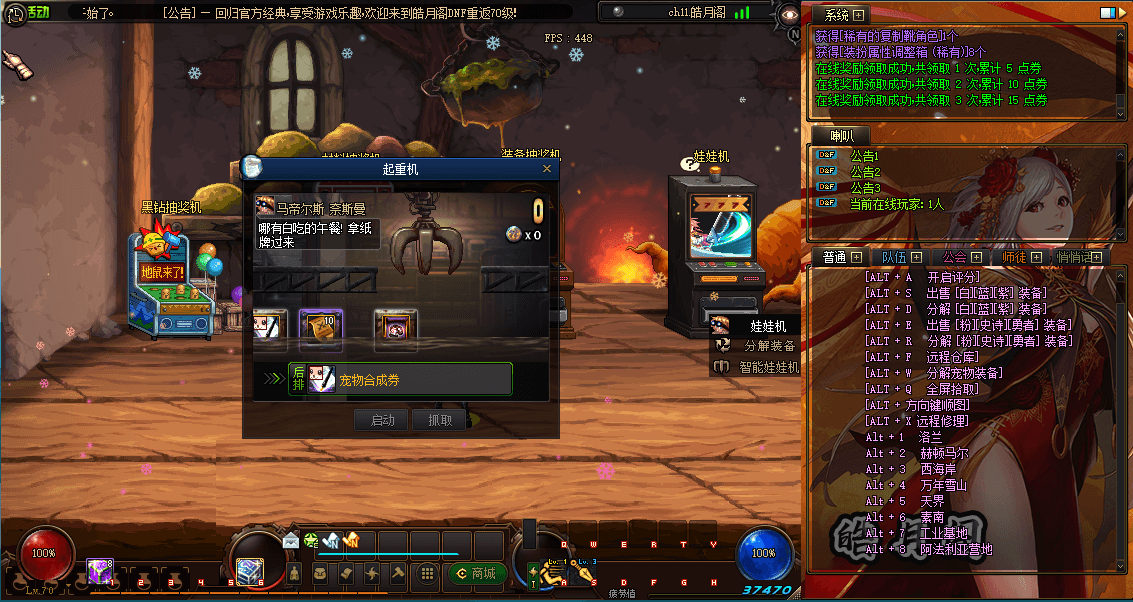Toggle the eye icon by the channel bar
The image size is (1133, 602).
[x=790, y=13]
